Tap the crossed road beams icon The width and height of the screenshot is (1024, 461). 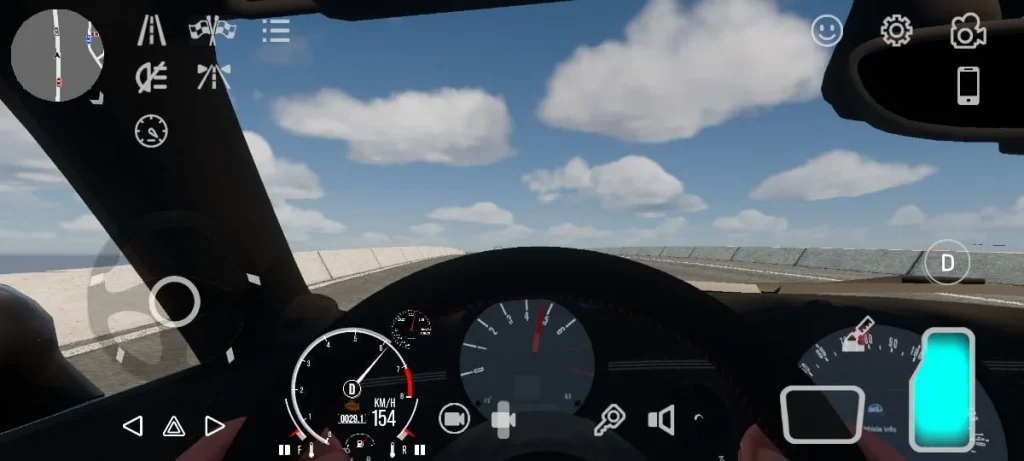[x=213, y=77]
